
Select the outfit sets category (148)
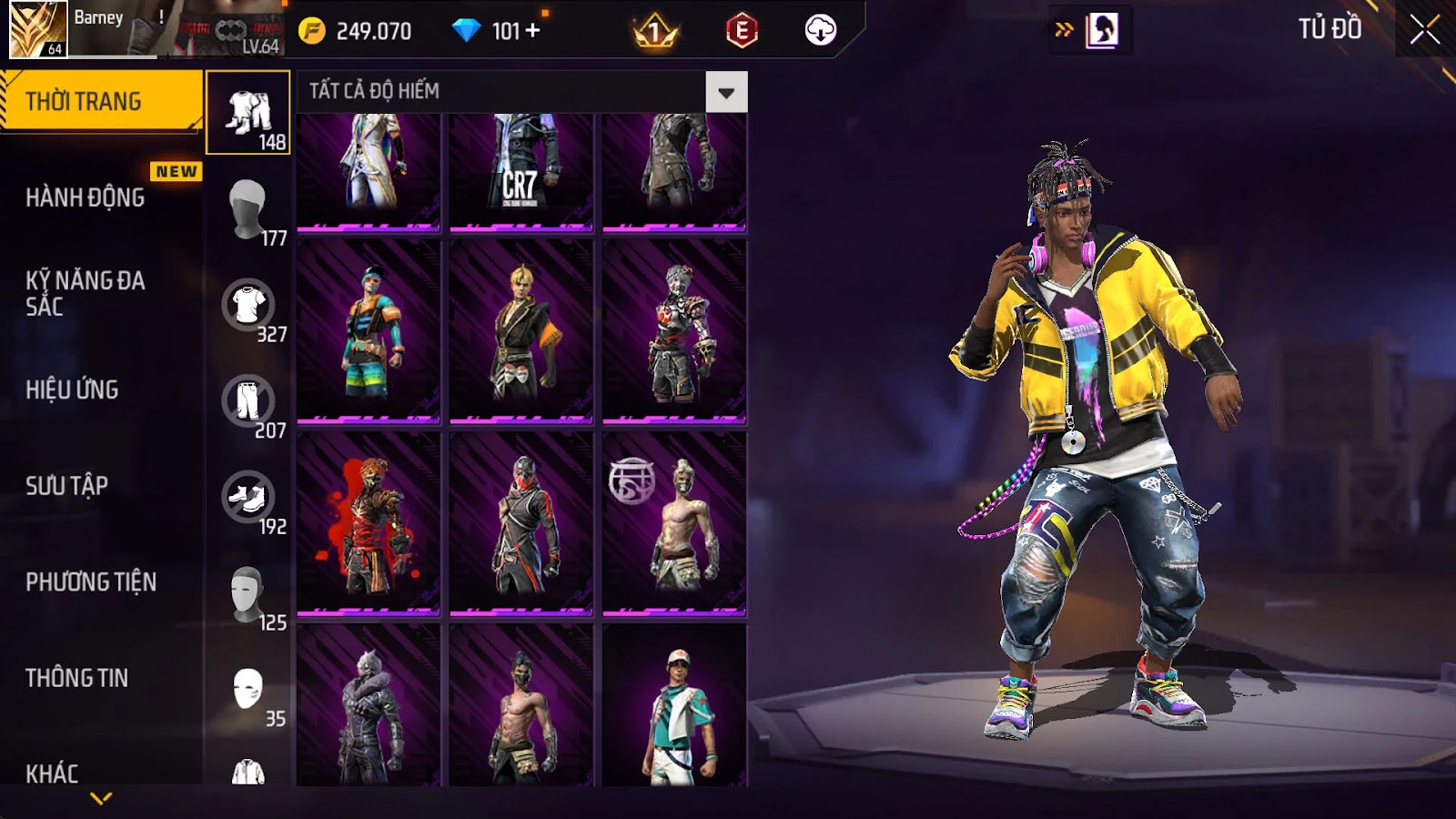(x=248, y=113)
